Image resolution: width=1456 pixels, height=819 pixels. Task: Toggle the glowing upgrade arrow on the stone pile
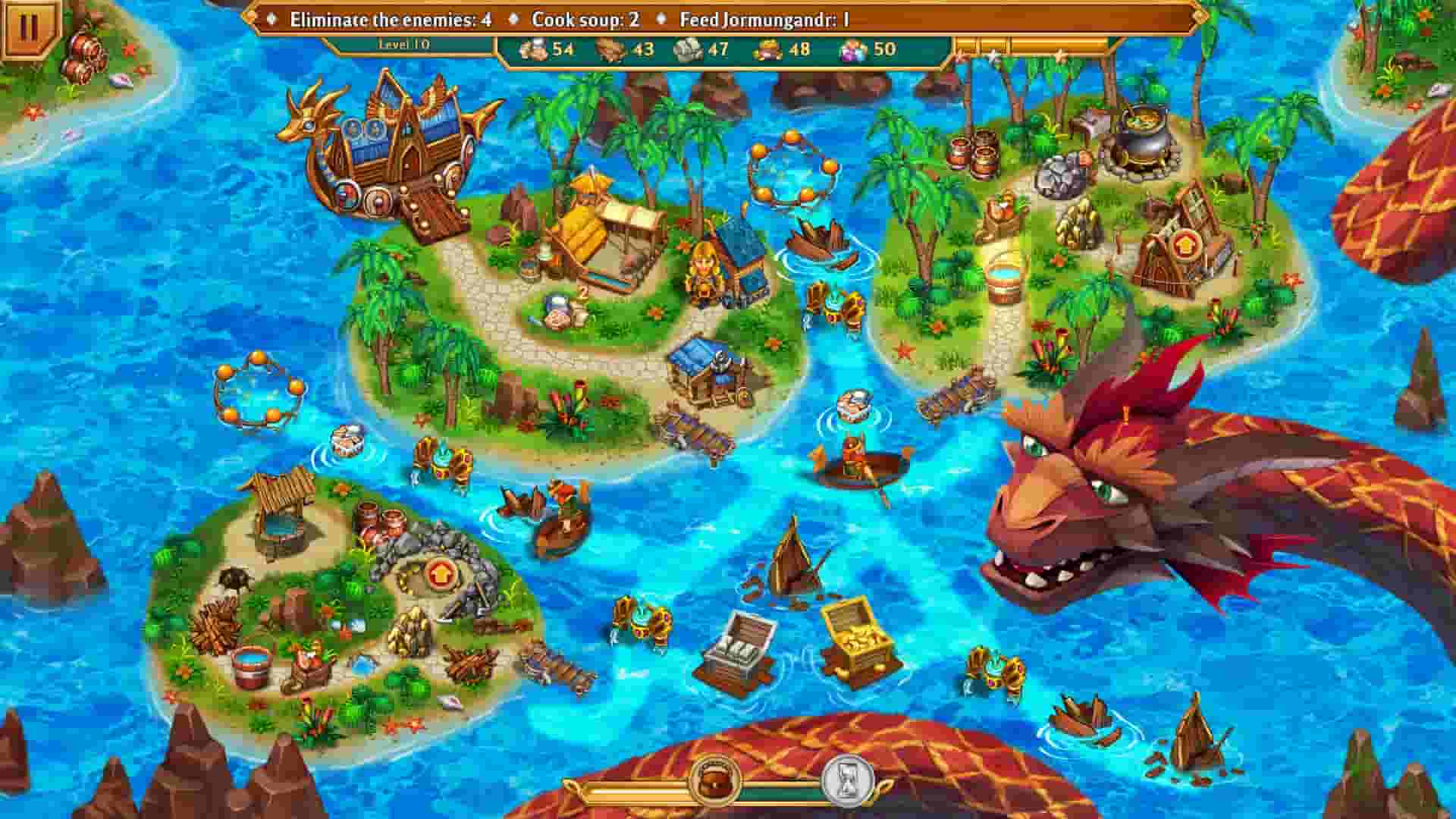440,577
